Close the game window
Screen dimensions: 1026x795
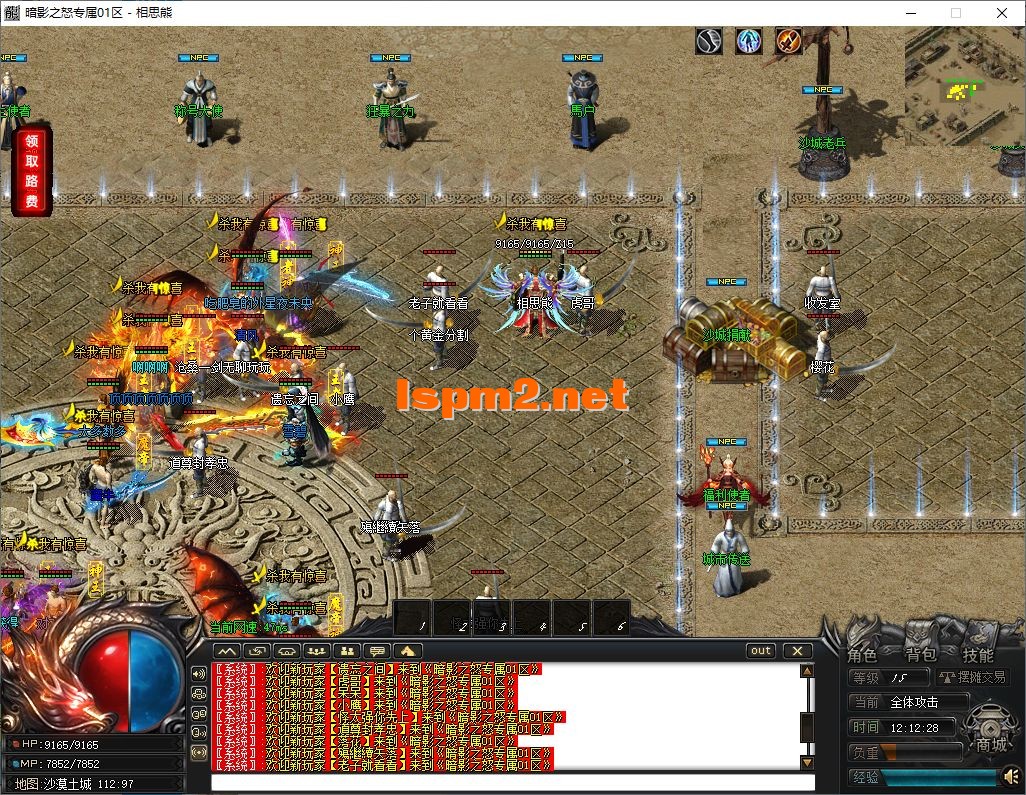click(x=1001, y=13)
